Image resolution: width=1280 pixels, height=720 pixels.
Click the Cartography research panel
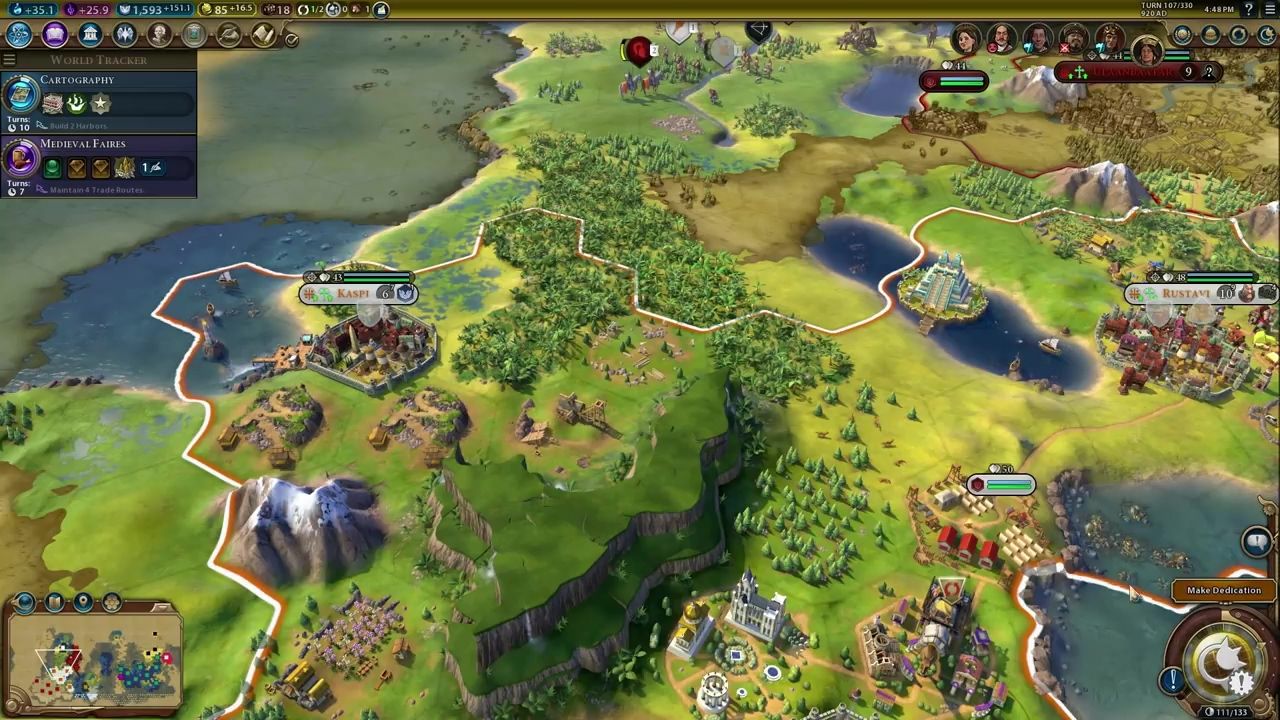(98, 102)
